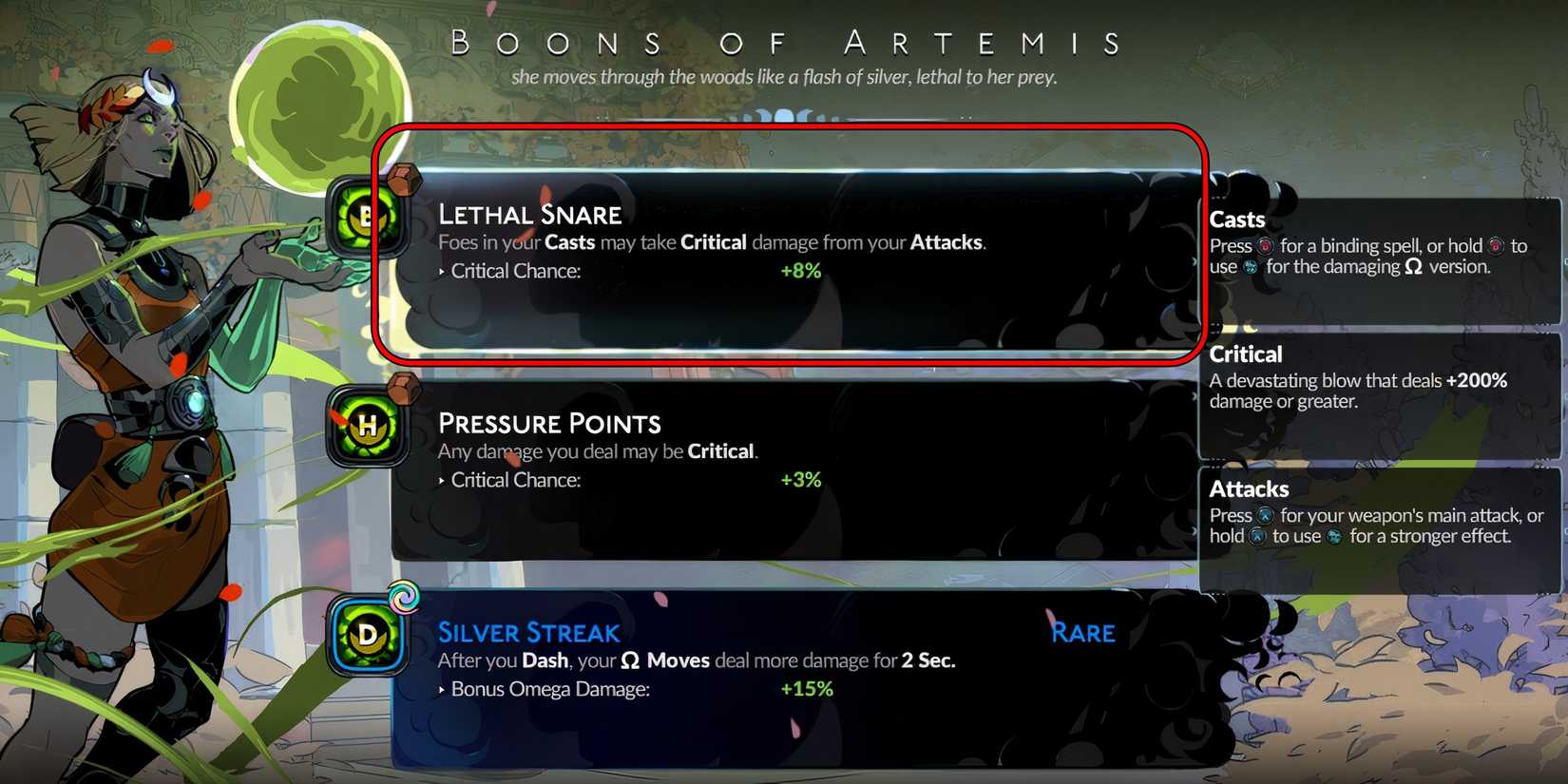
Task: Open the Attacks tooltip panel
Action: tap(1378, 513)
